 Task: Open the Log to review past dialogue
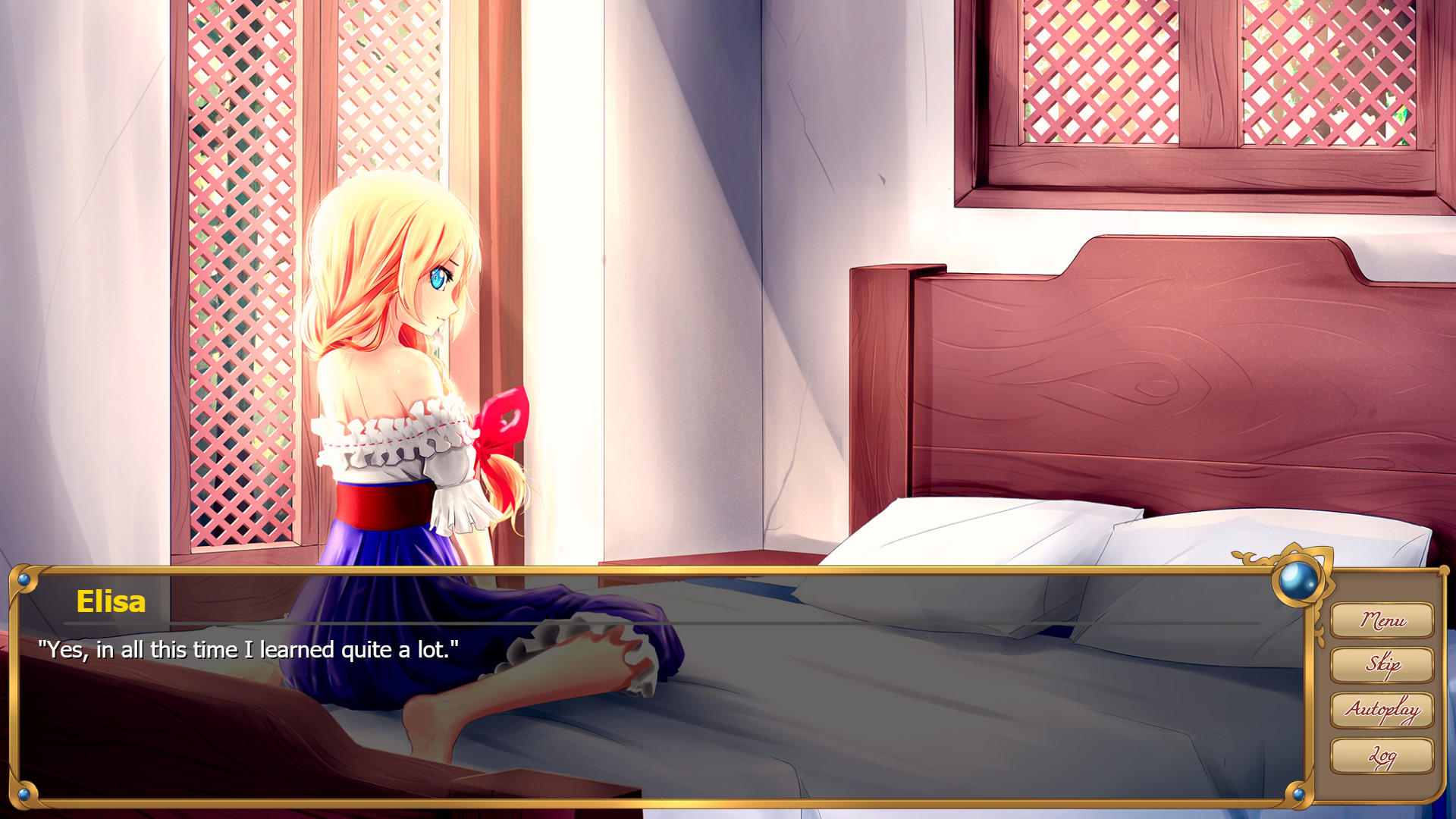(1383, 756)
